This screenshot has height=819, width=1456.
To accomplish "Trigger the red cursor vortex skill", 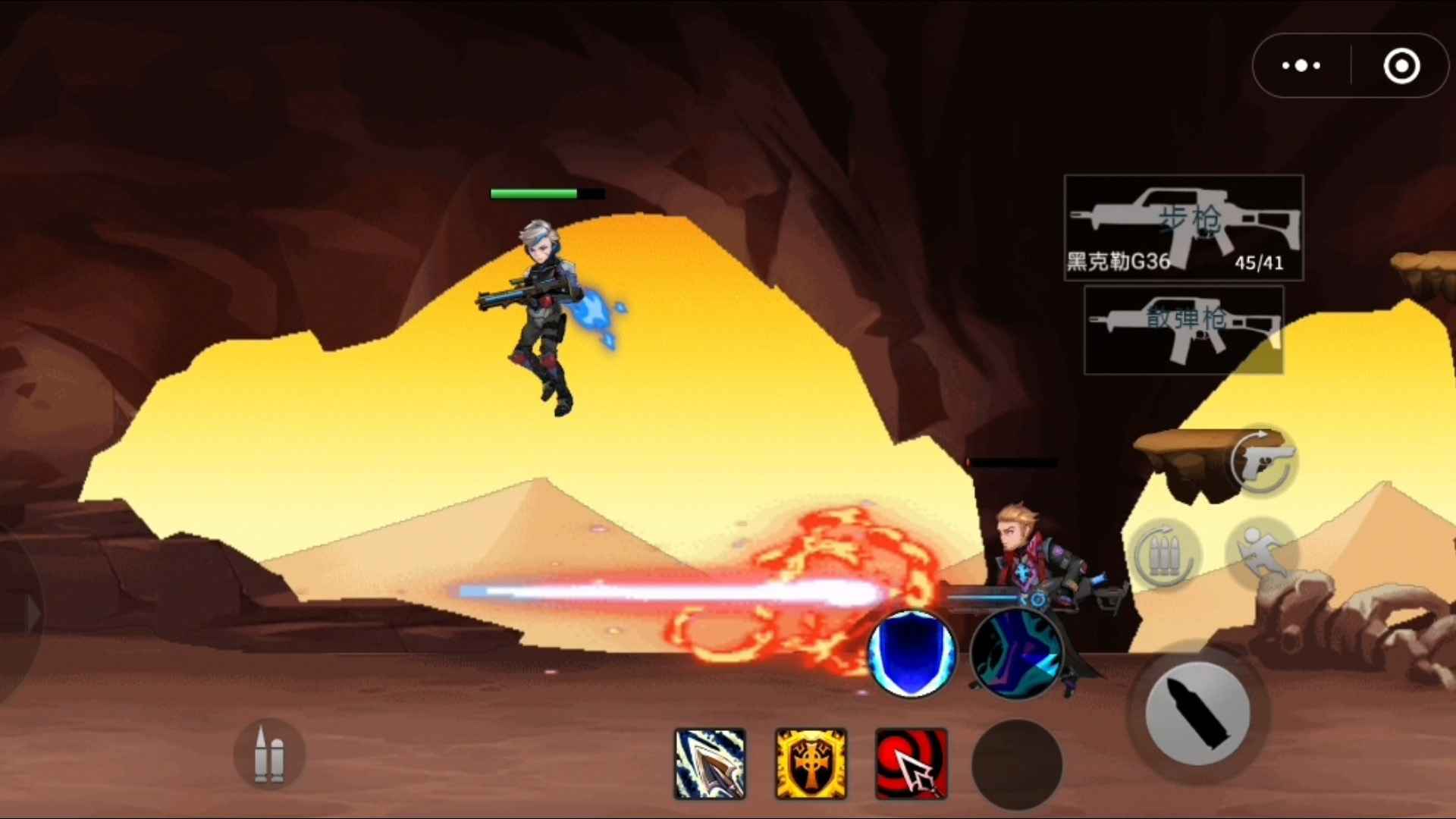I will pyautogui.click(x=910, y=764).
